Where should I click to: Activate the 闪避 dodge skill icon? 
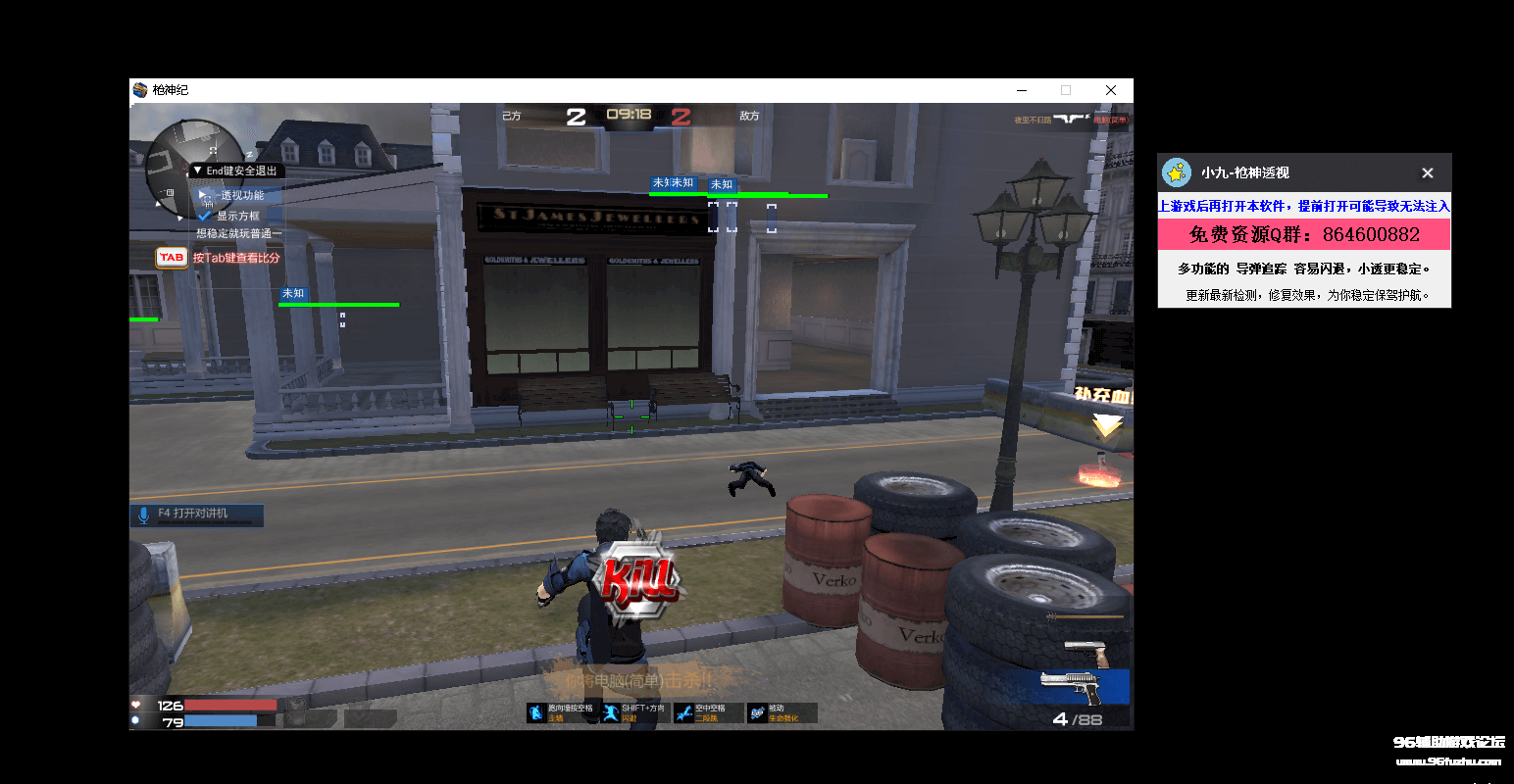[612, 712]
